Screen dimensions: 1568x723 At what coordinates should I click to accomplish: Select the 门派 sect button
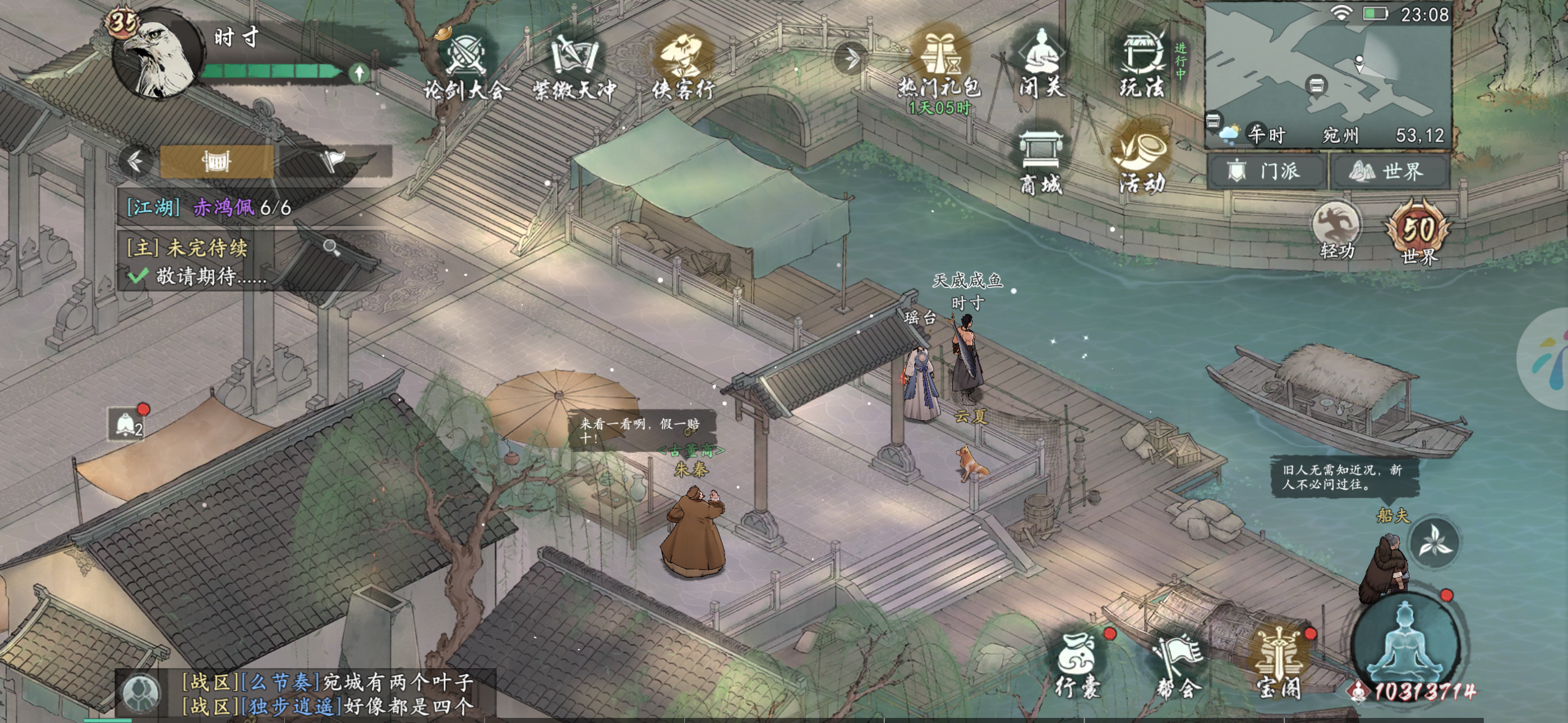[1267, 172]
